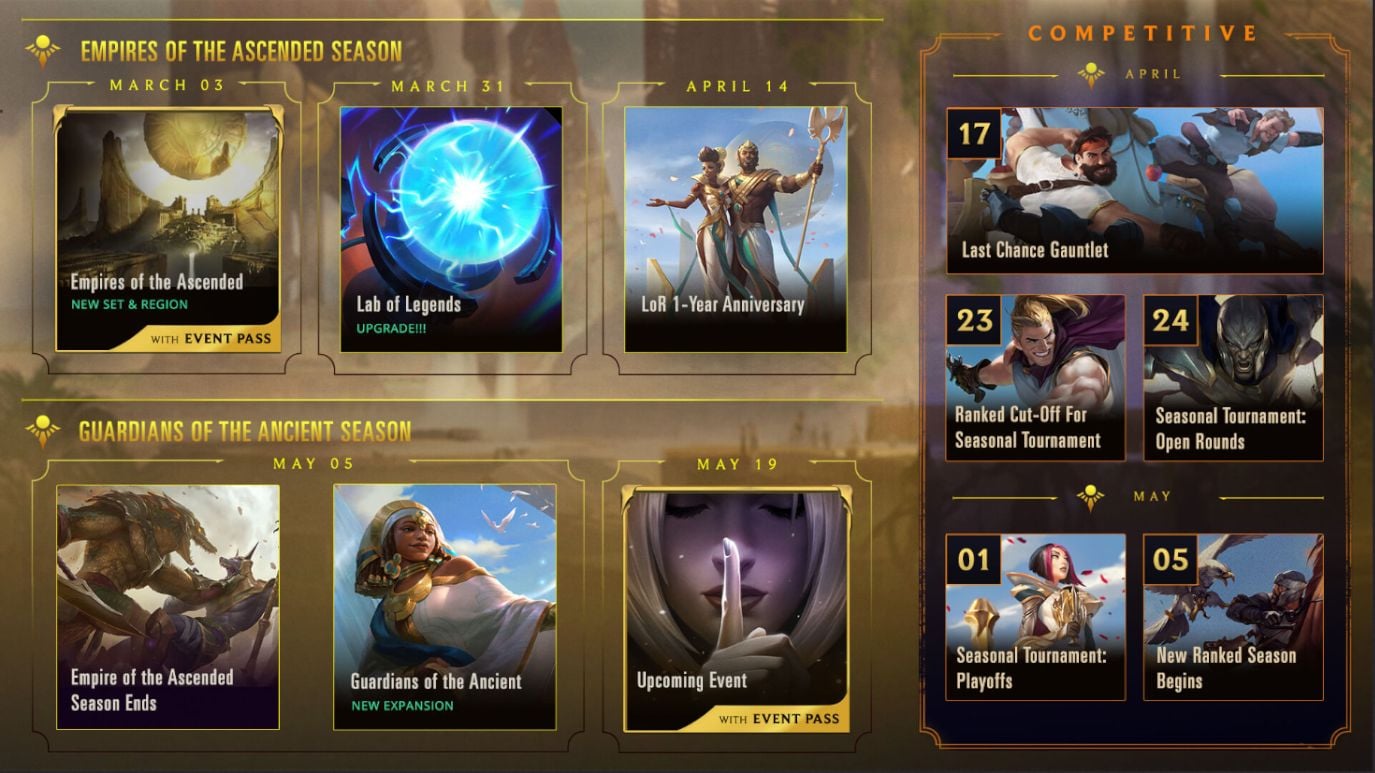View the LoR 1-Year Anniversary tile
The height and width of the screenshot is (773, 1375).
click(x=735, y=229)
